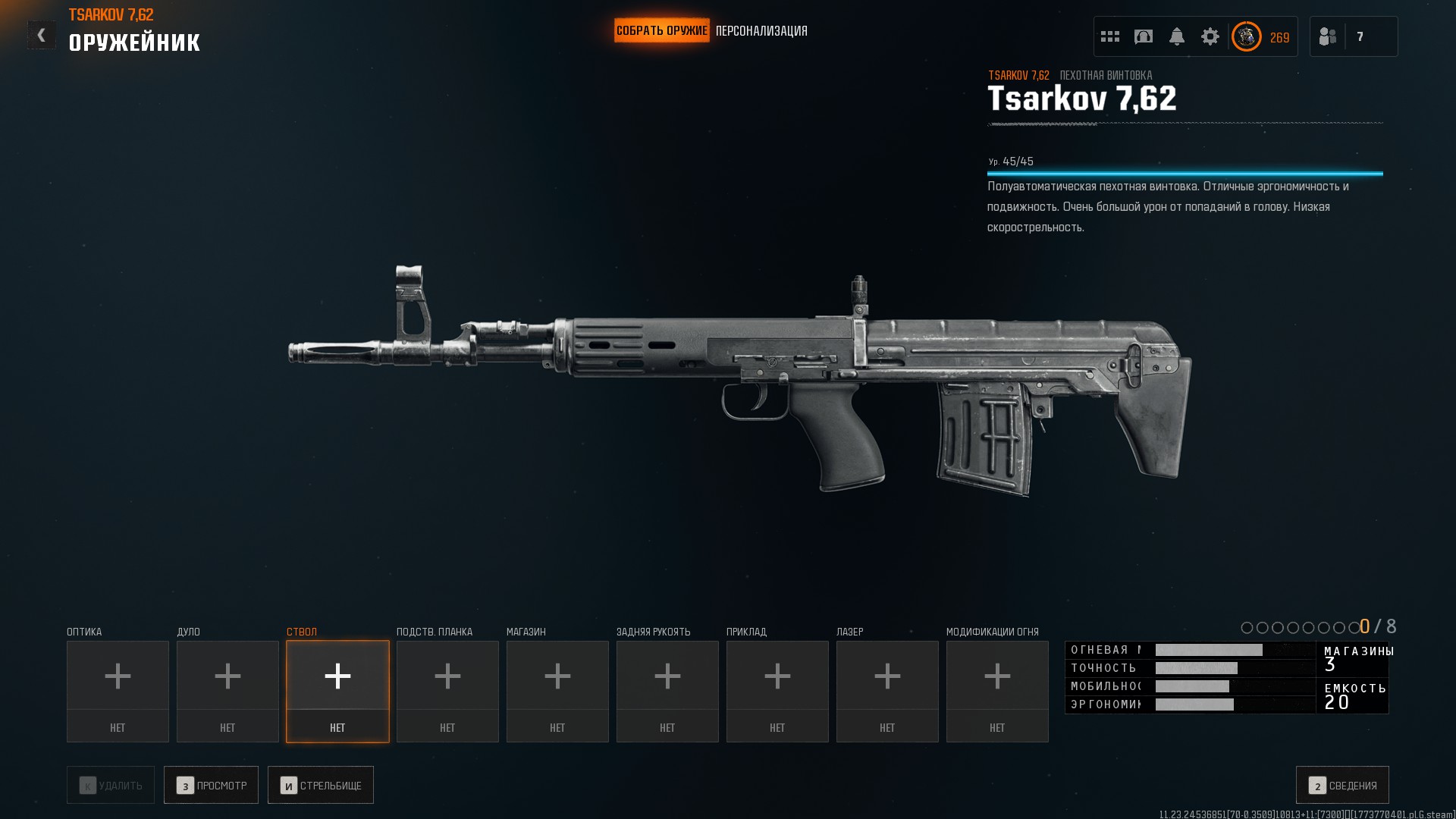Click the Просмотр button

click(x=211, y=785)
